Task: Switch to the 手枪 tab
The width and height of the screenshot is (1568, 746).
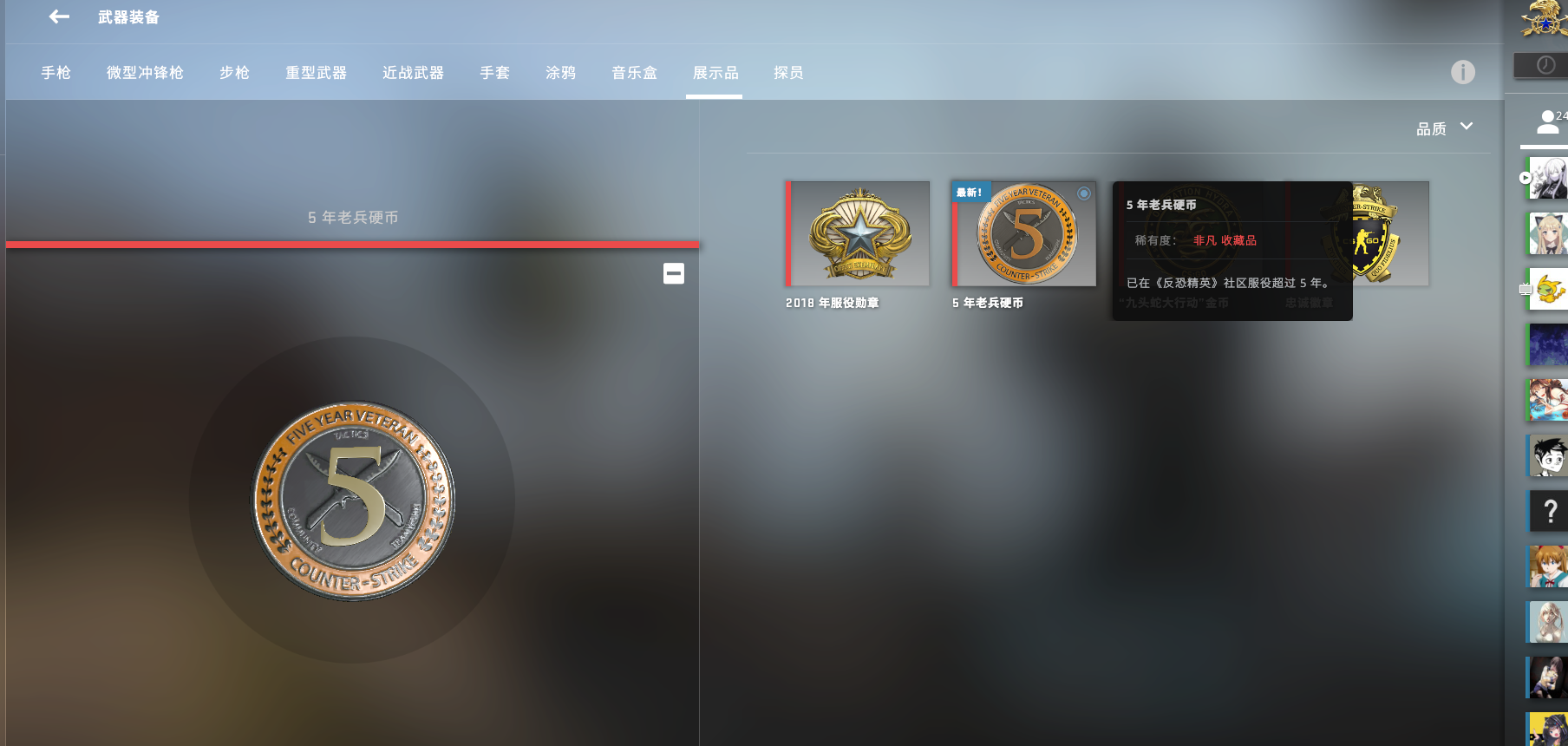Action: tap(56, 73)
